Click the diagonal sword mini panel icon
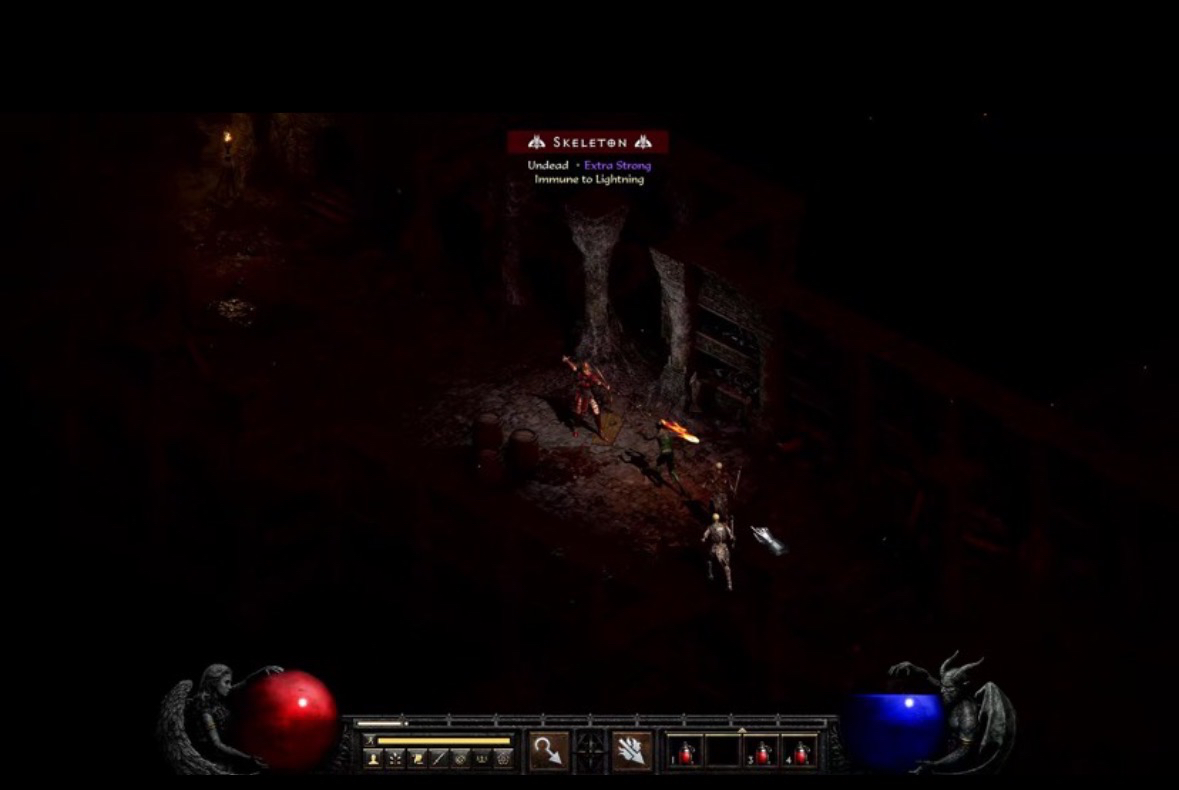Viewport: 1179px width, 790px height. pos(438,759)
